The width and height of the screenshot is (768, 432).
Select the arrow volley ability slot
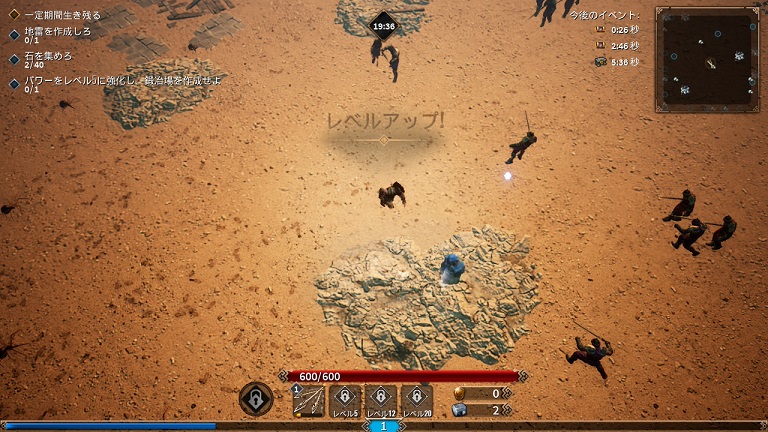pyautogui.click(x=308, y=400)
